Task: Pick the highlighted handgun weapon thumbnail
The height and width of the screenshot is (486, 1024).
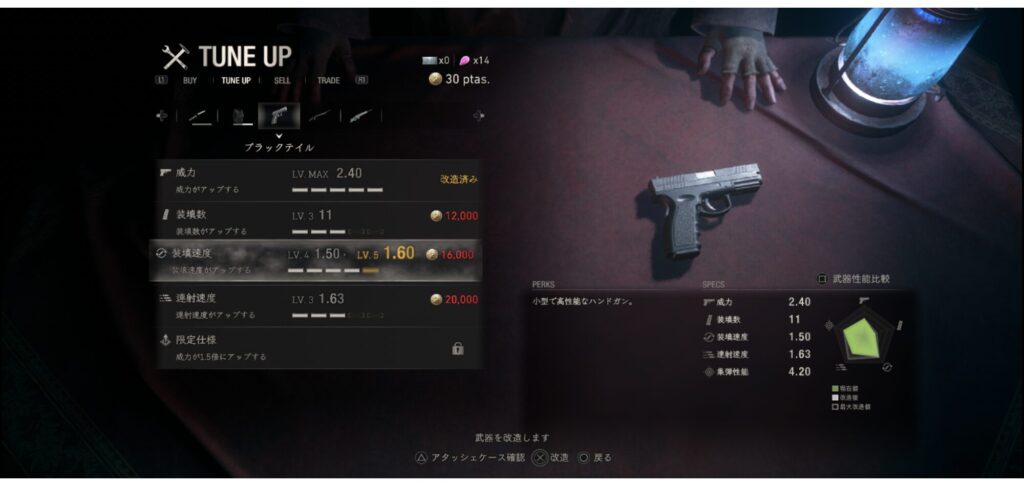Action: click(x=279, y=116)
